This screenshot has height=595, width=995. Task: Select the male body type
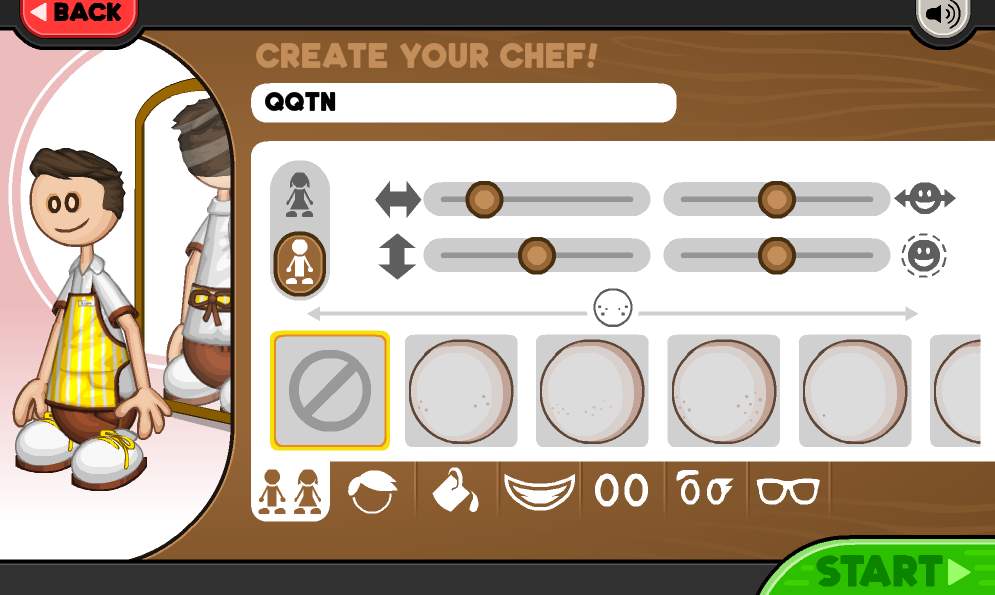[300, 261]
